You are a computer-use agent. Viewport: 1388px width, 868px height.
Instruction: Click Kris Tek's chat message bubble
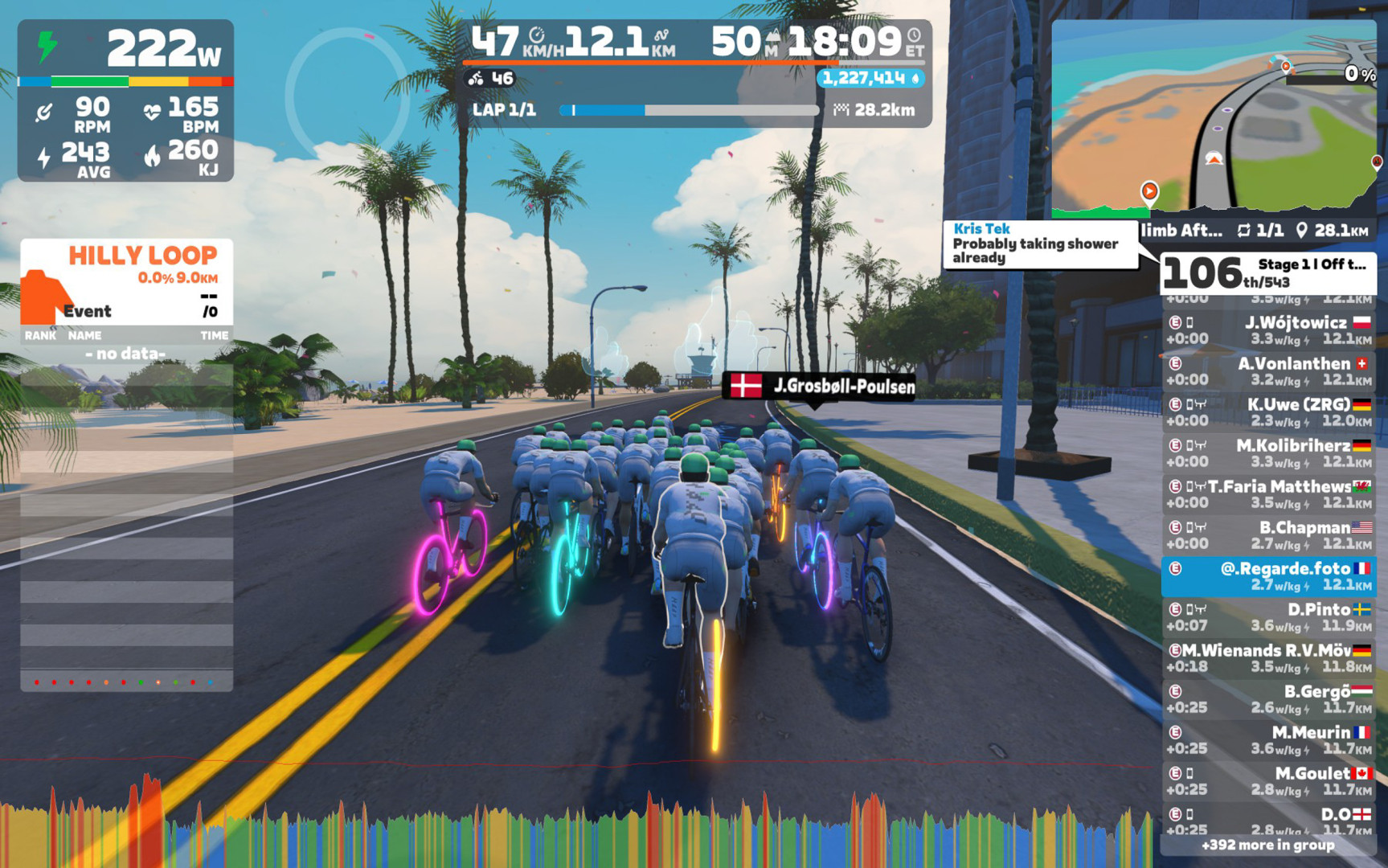(1040, 244)
